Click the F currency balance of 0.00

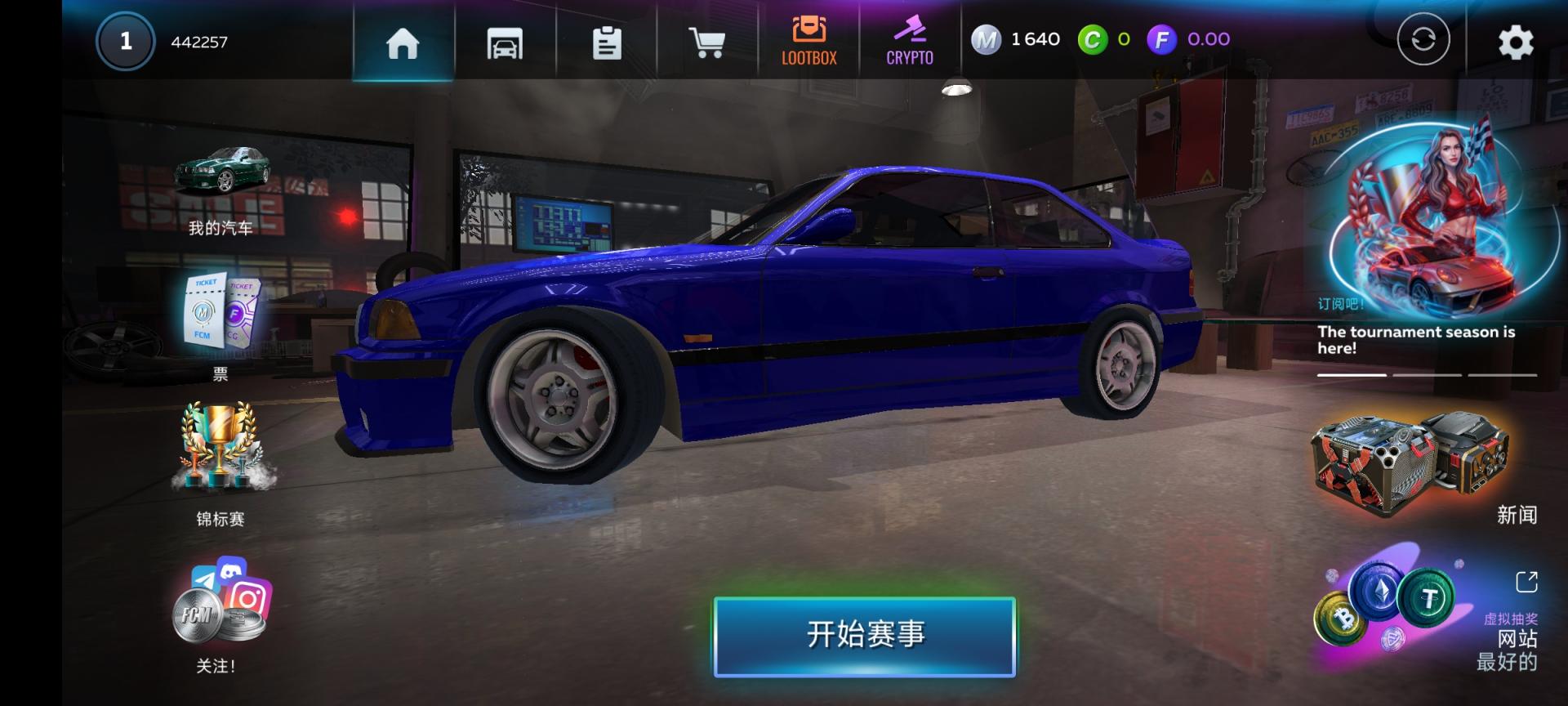coord(1188,38)
